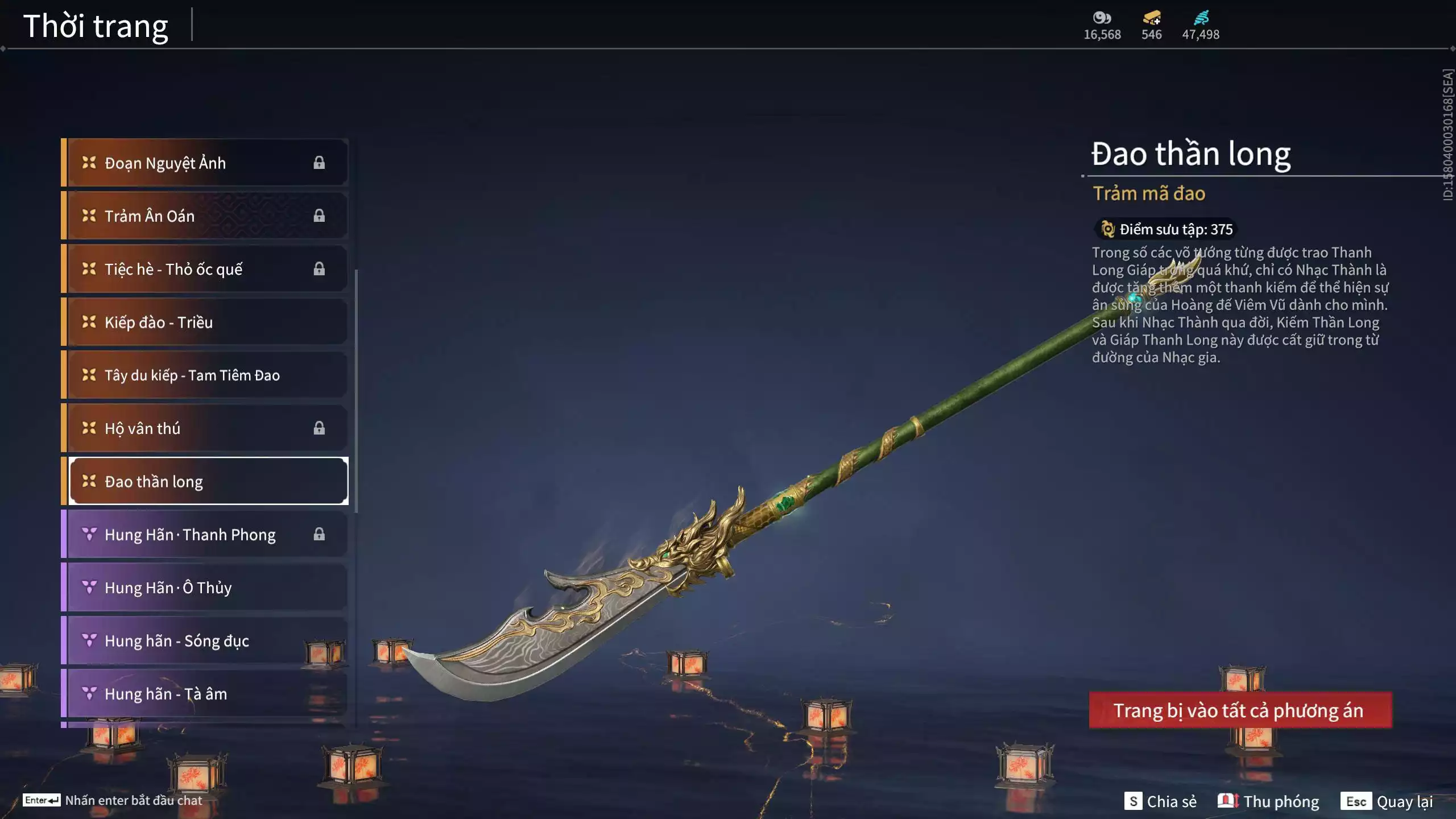Click the lock icon on Hộ vân thú
This screenshot has width=1456, height=819.
(318, 428)
